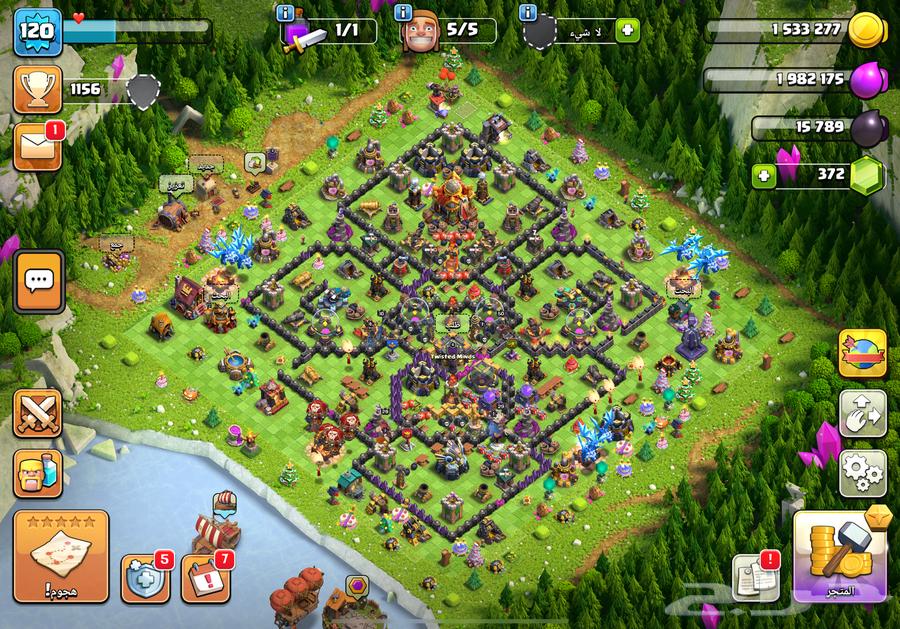Open the globe news button
This screenshot has height=629, width=900.
click(861, 354)
